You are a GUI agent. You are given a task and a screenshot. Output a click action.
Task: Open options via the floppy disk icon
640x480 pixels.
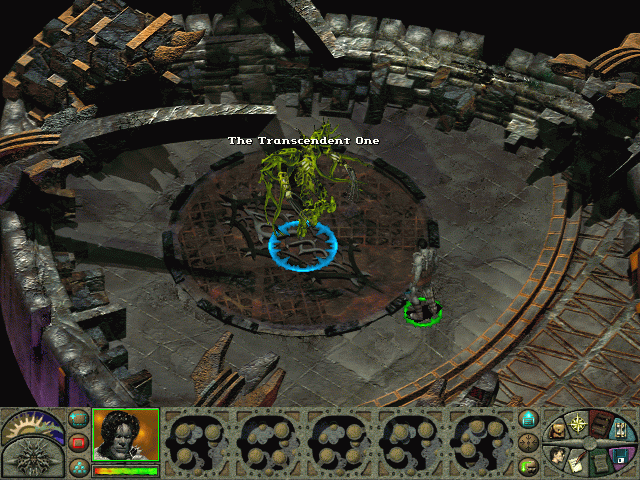point(621,455)
